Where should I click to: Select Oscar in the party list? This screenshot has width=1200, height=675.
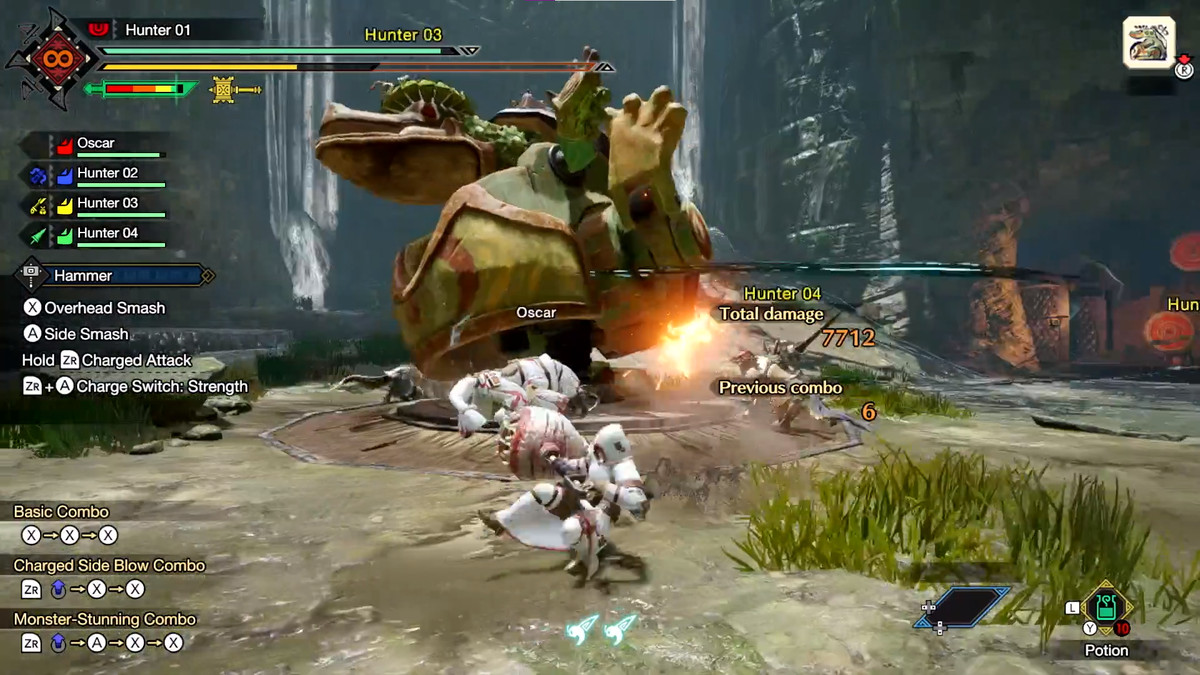click(x=96, y=144)
